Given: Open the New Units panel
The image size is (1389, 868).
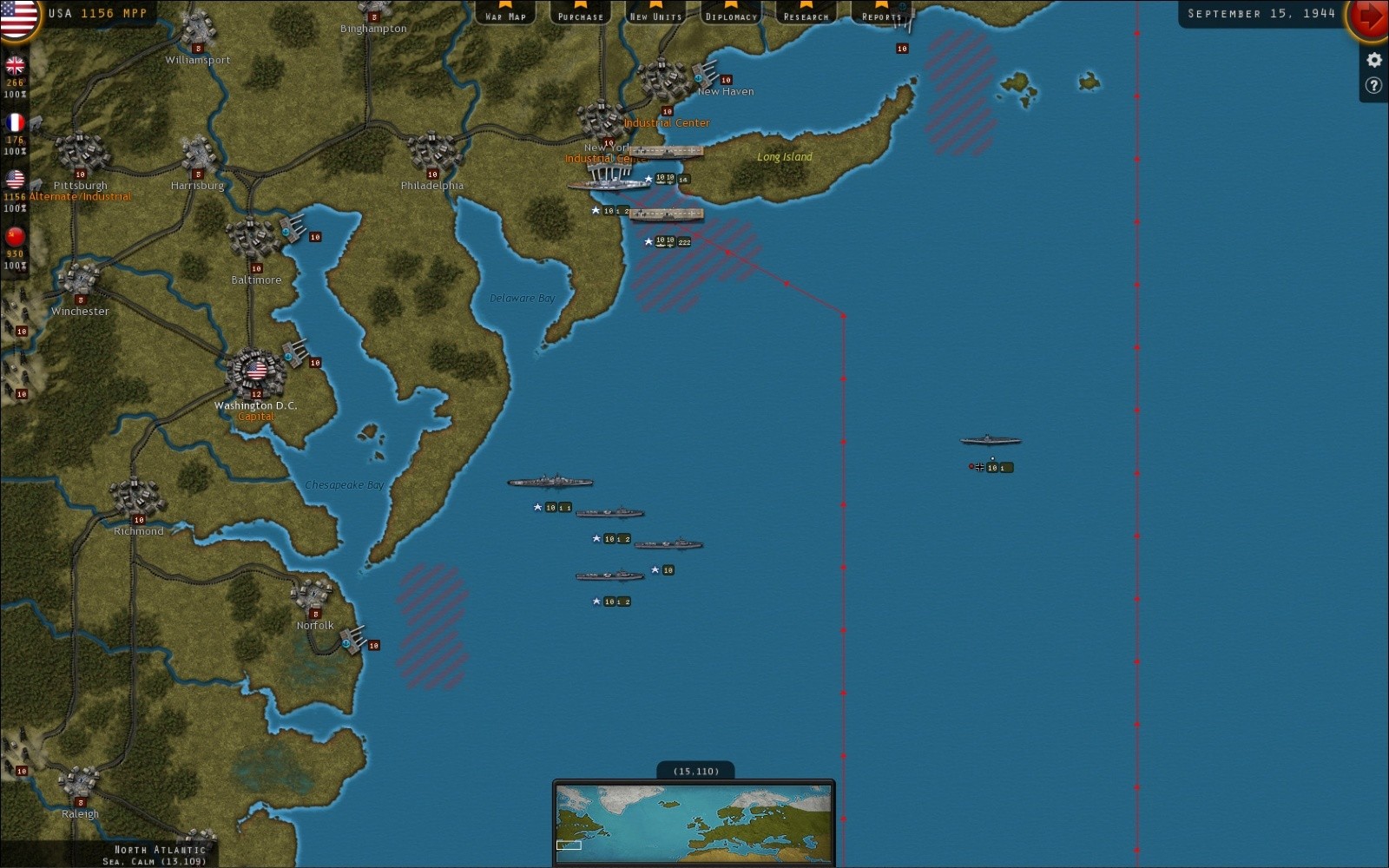Looking at the screenshot, I should point(655,15).
